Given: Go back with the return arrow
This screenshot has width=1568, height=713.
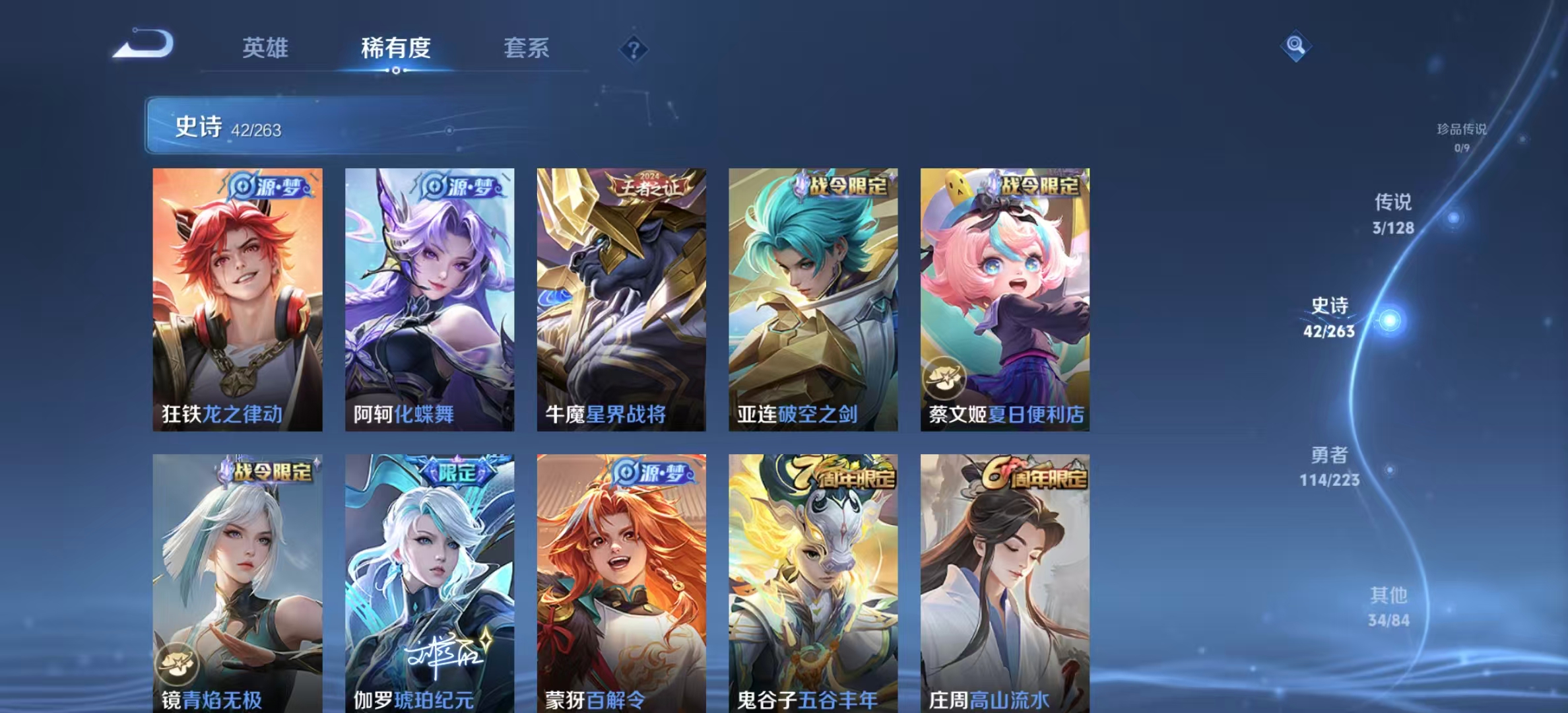Looking at the screenshot, I should click(x=144, y=45).
